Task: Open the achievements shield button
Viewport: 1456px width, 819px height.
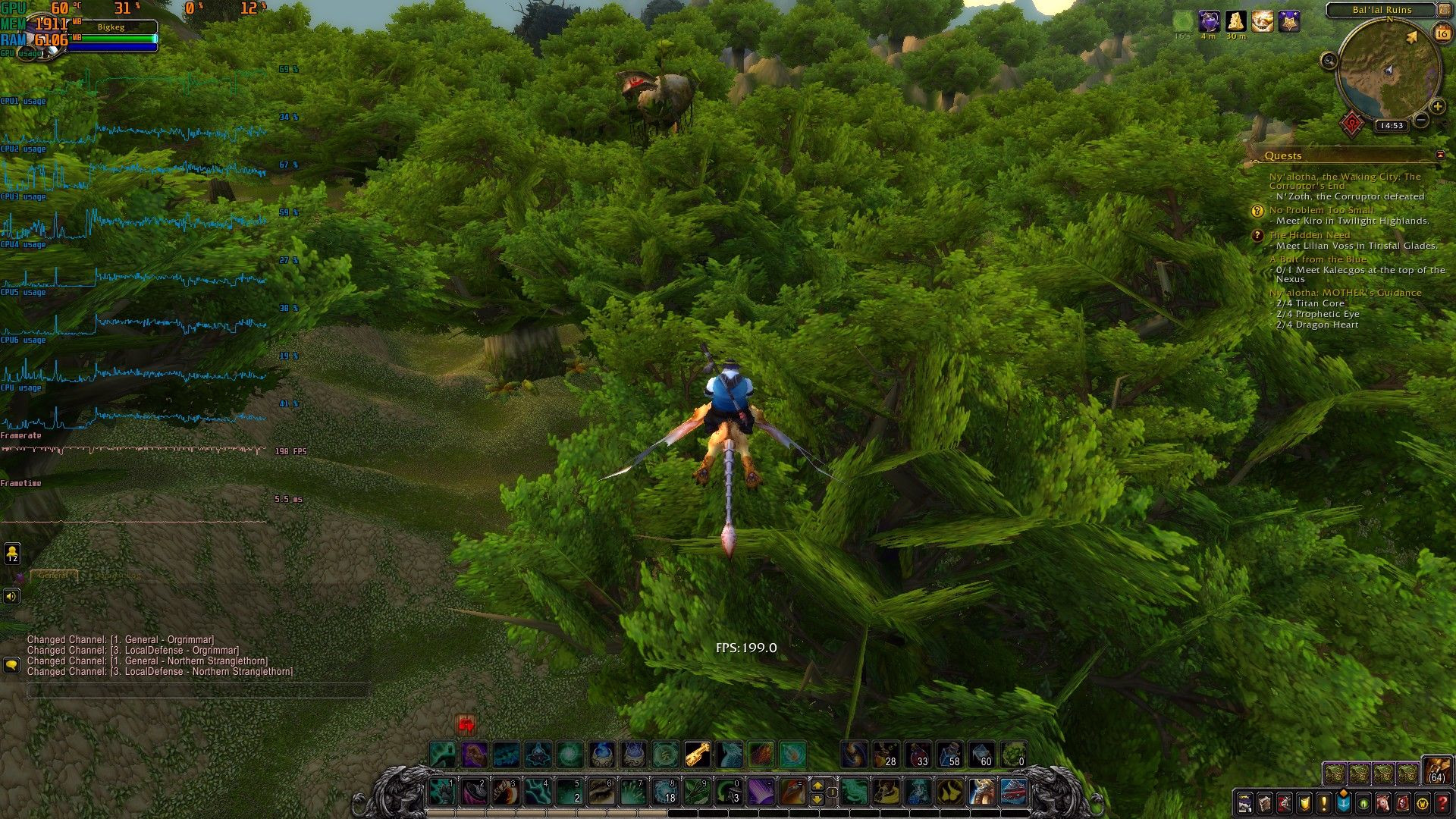Action: coord(1304,802)
